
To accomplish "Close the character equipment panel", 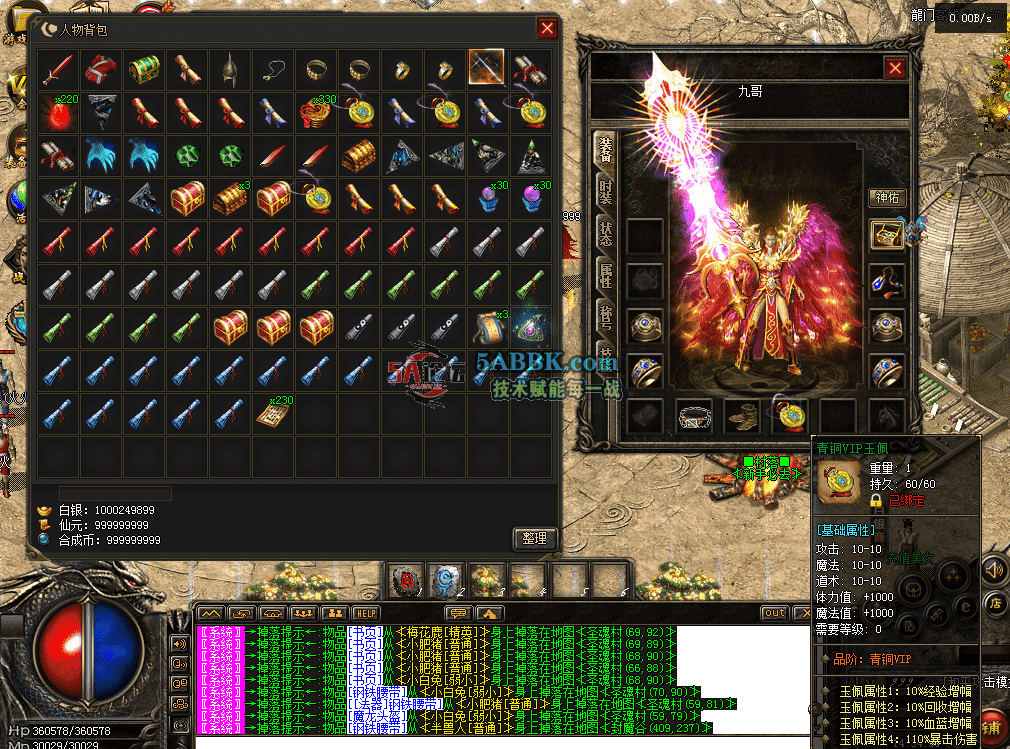I will point(895,68).
